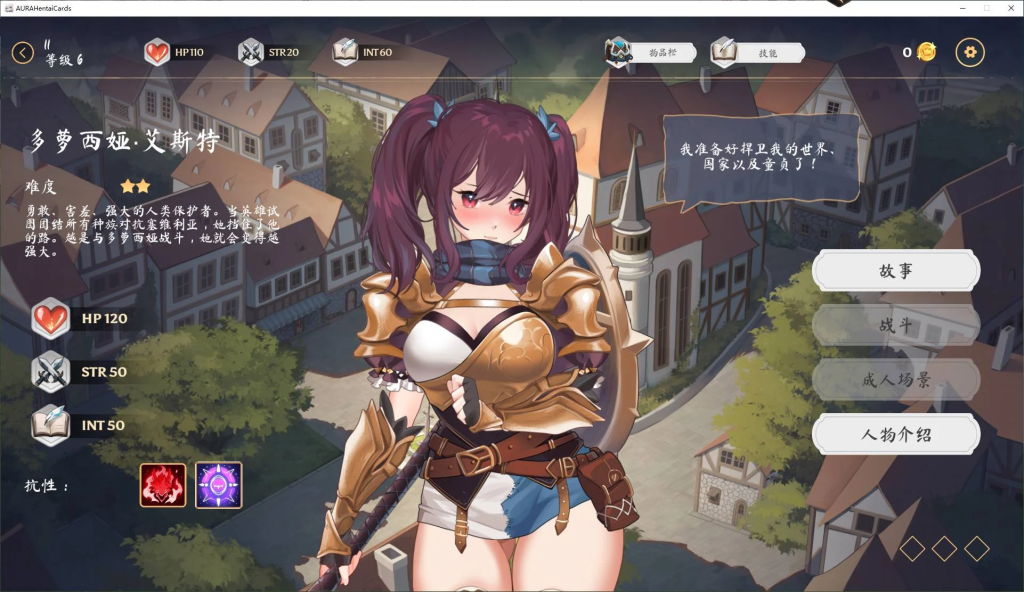The image size is (1024, 592).
Task: Inspect the purple magic resistance icon
Action: click(218, 485)
